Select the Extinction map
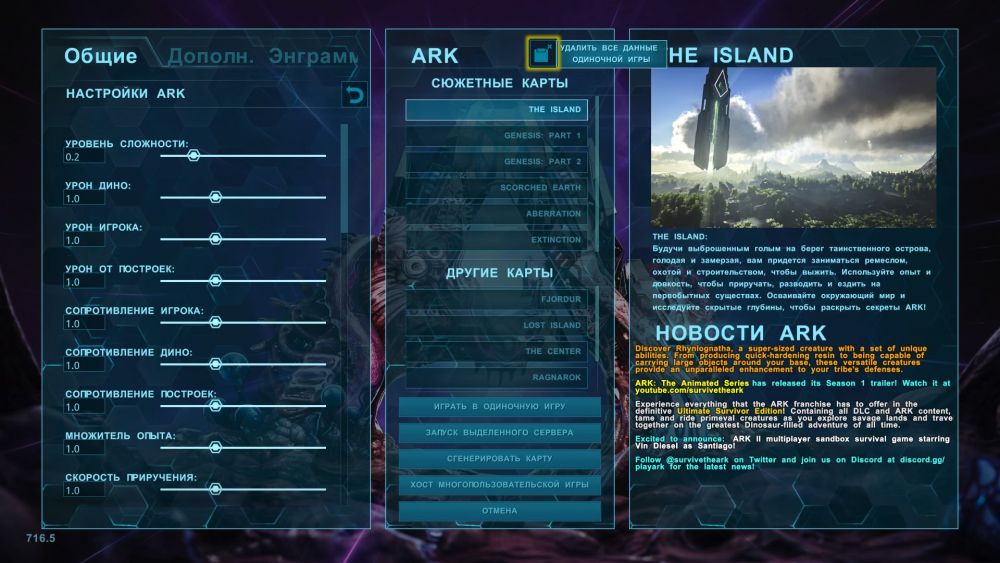Viewport: 1000px width, 563px height. tap(497, 239)
